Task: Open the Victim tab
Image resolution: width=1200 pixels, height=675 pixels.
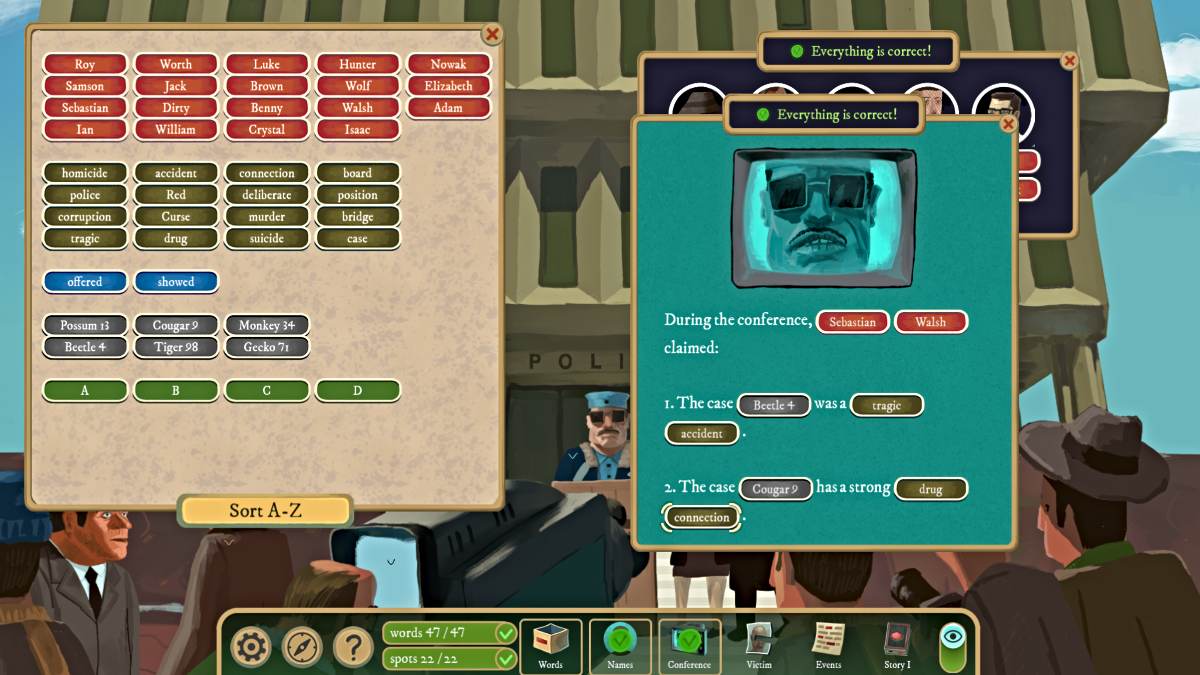Action: (759, 645)
